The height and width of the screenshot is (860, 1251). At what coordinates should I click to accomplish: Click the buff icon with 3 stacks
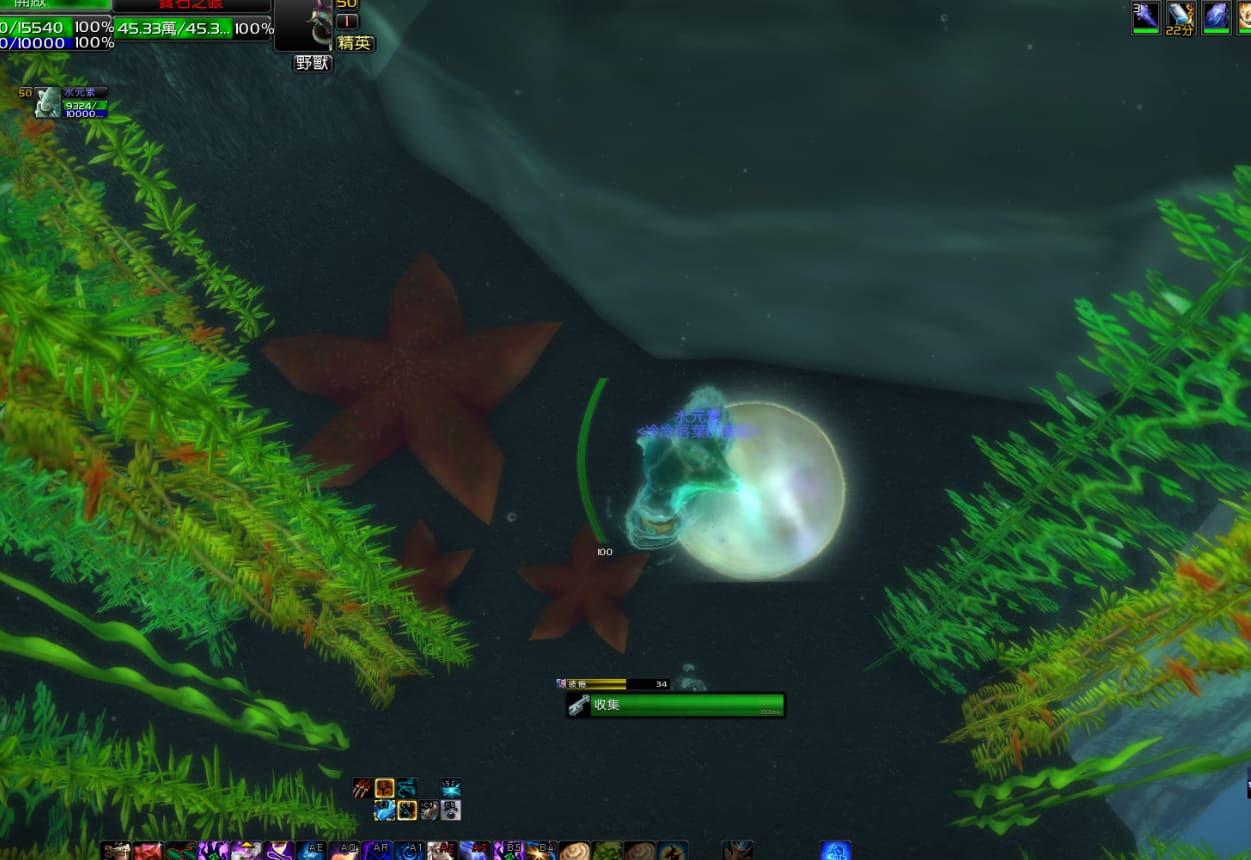[x=1145, y=17]
